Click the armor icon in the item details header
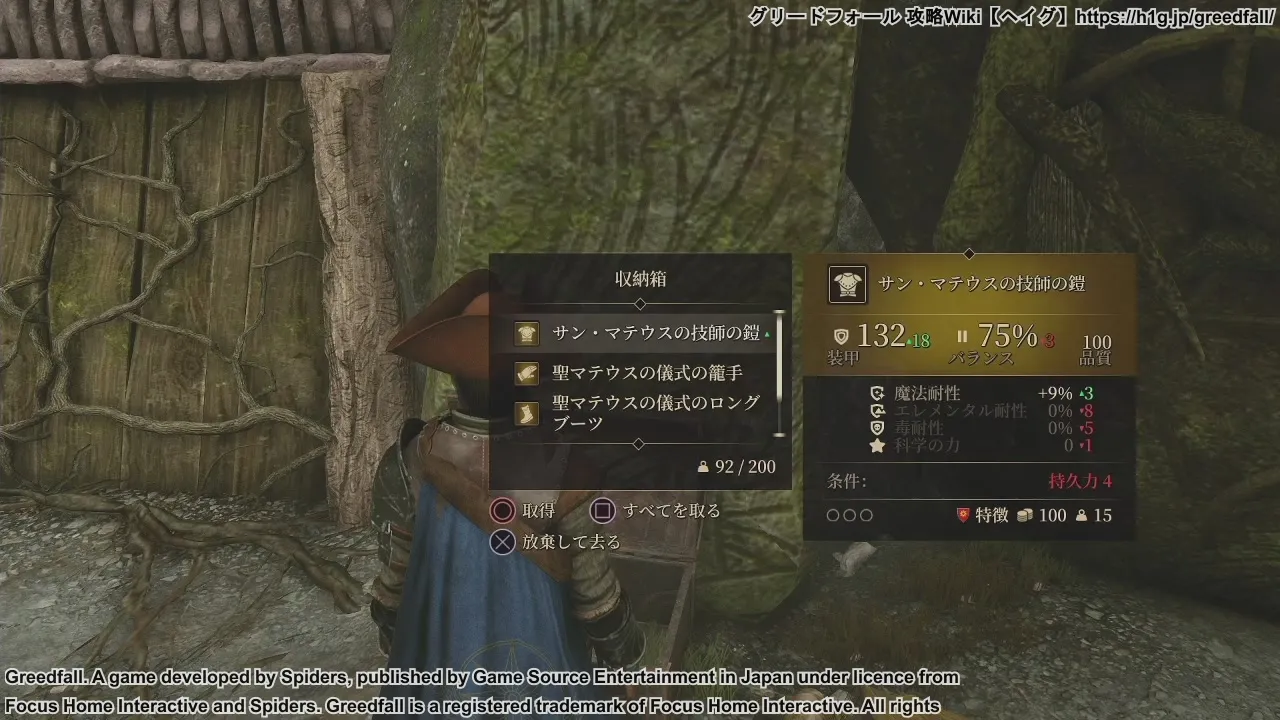 pyautogui.click(x=846, y=284)
